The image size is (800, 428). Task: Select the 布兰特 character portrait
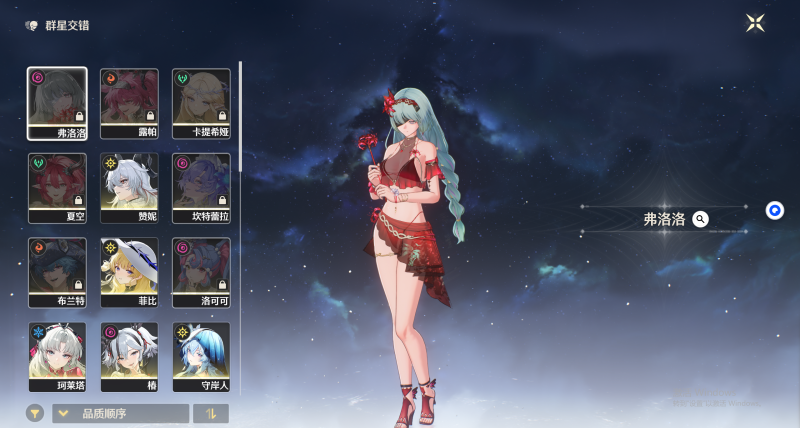(57, 272)
